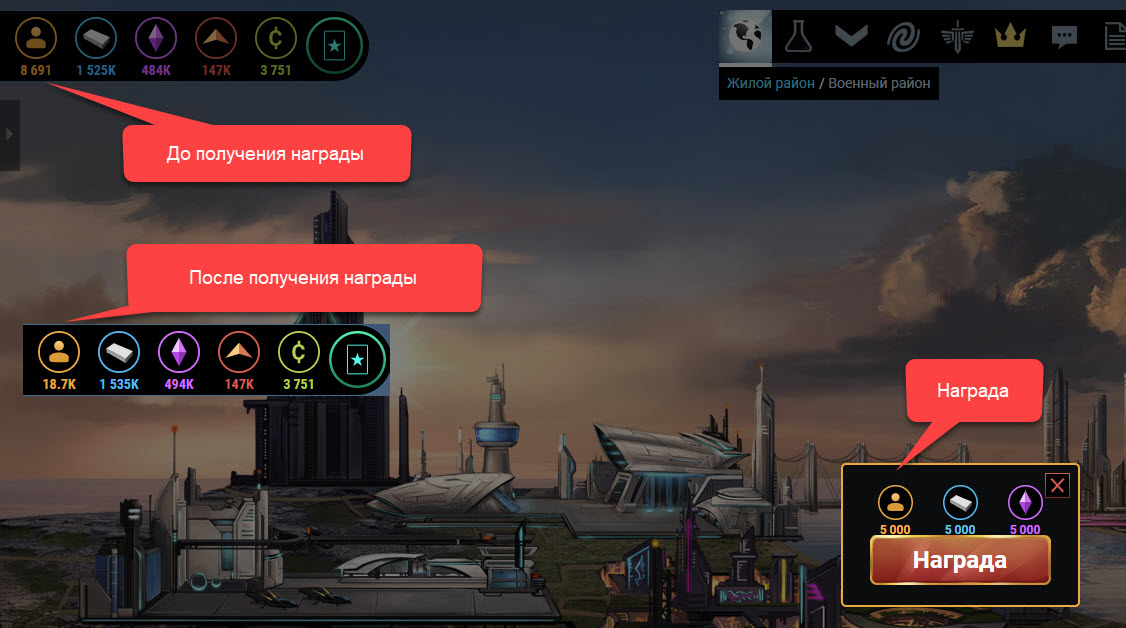Open the document page icon
Screen dimensions: 1126x628
[1114, 37]
